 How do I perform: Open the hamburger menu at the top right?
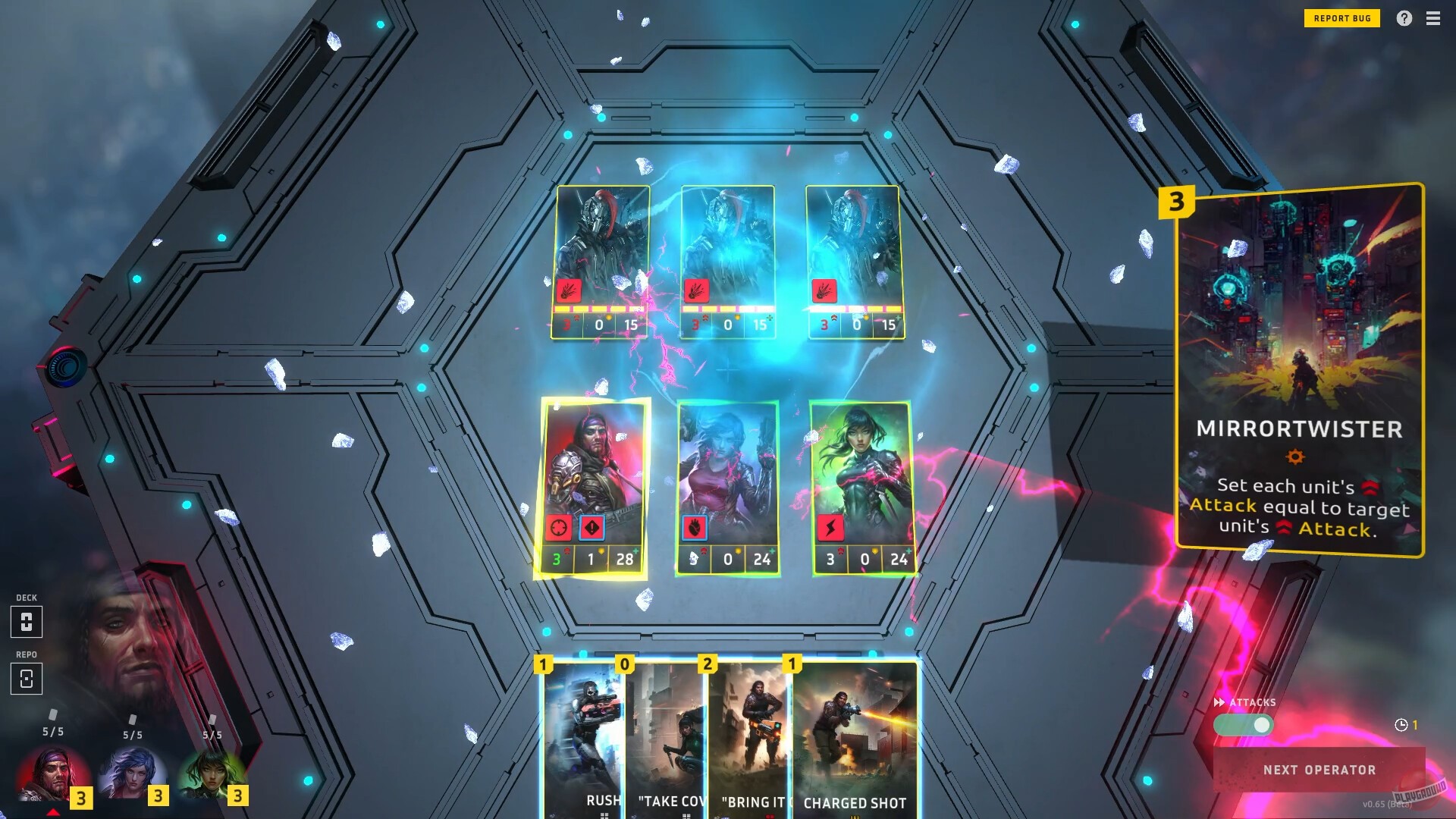[x=1434, y=18]
